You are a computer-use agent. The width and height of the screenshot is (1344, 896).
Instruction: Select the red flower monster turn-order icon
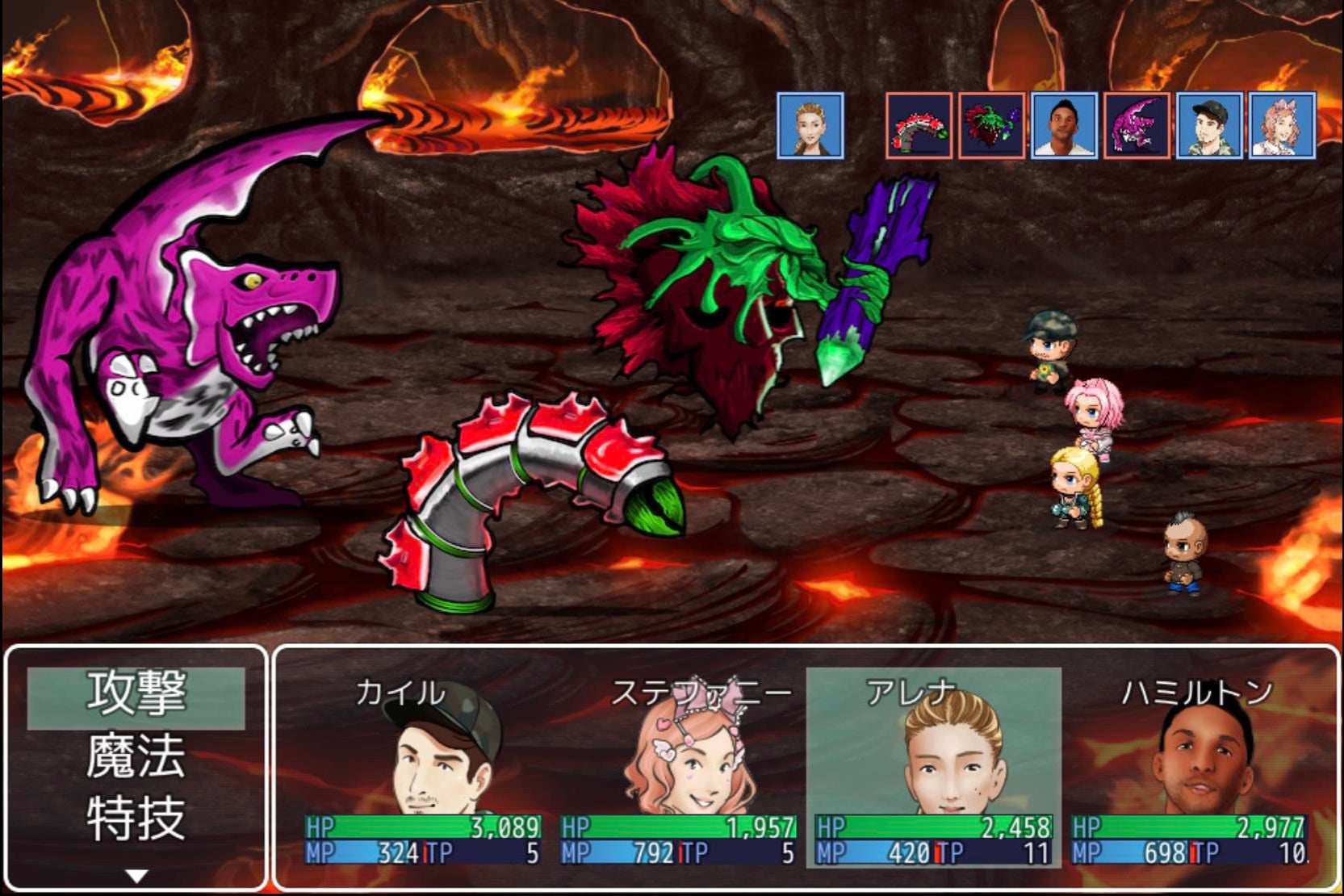coord(991,125)
